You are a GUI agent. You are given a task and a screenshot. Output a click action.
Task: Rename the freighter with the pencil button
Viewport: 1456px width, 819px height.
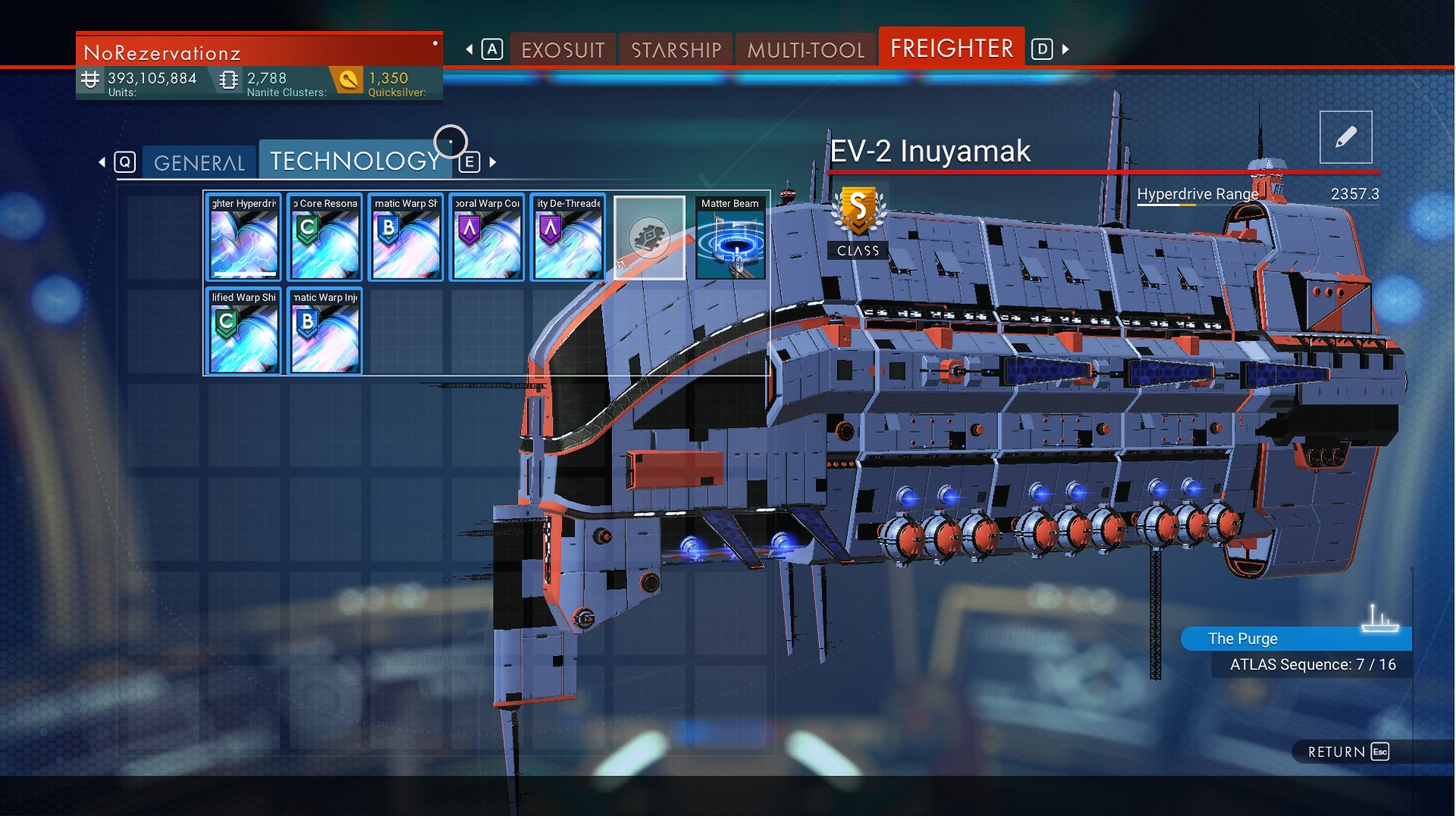[x=1345, y=137]
